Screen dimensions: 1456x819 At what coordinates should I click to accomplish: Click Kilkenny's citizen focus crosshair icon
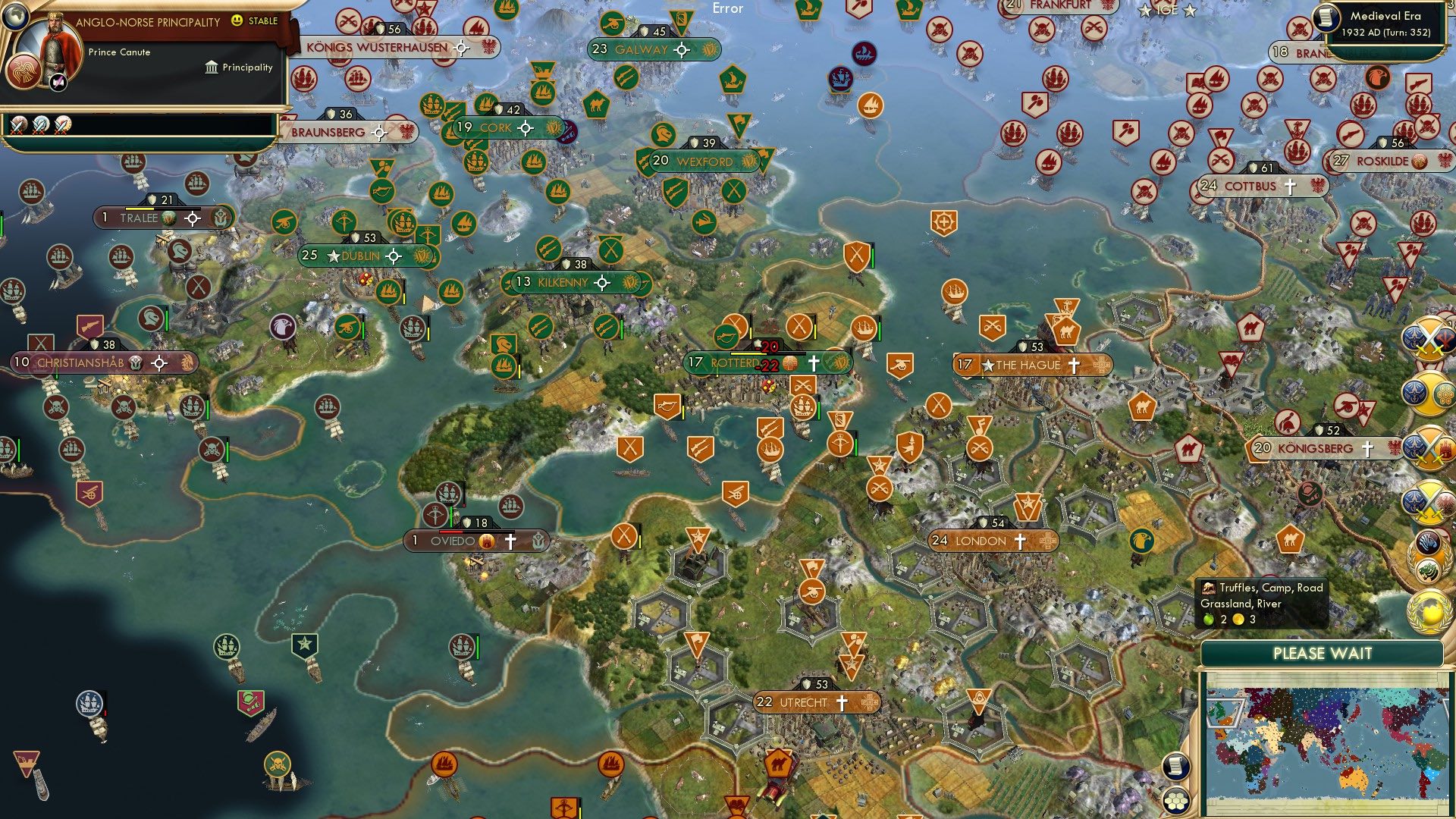coord(603,281)
